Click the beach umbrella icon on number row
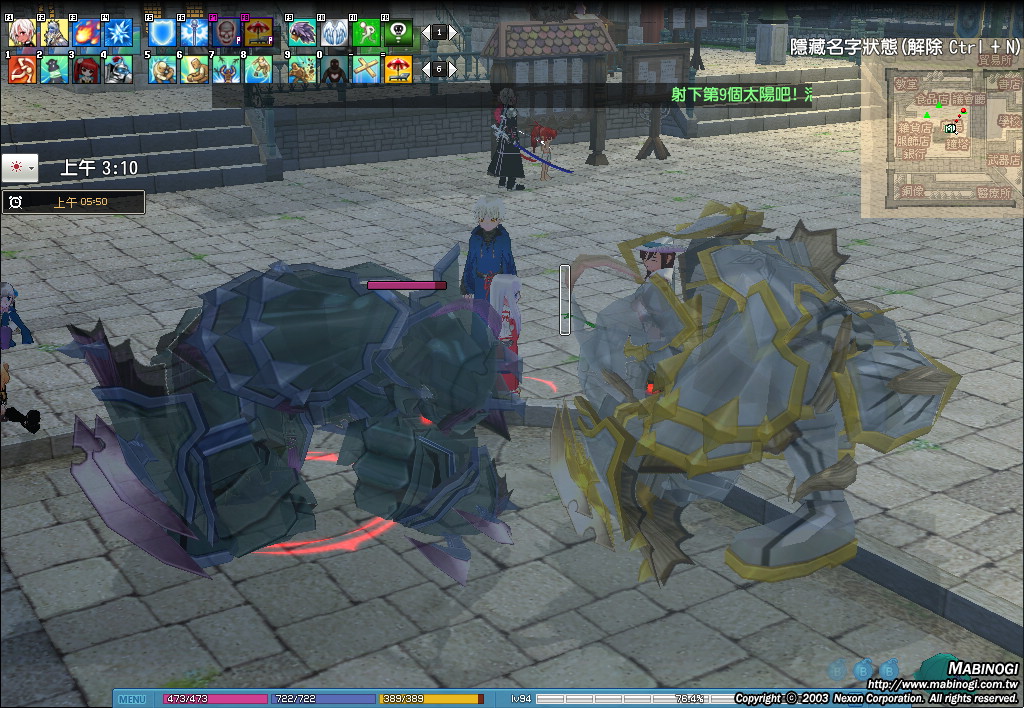Image resolution: width=1024 pixels, height=708 pixels. [x=399, y=69]
